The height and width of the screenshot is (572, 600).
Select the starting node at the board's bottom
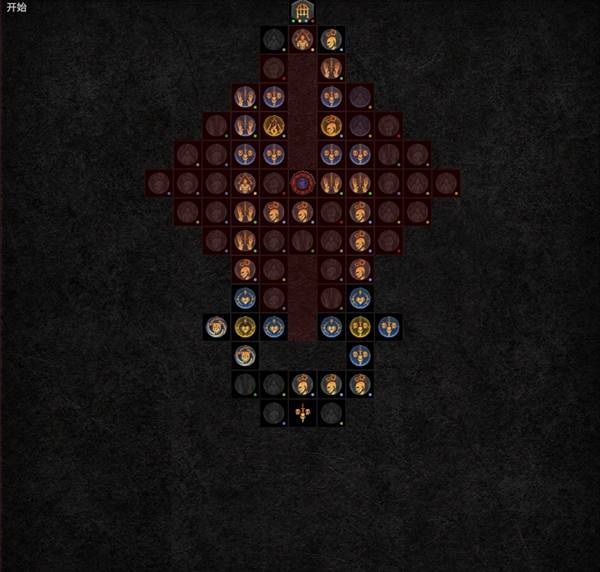point(302,412)
